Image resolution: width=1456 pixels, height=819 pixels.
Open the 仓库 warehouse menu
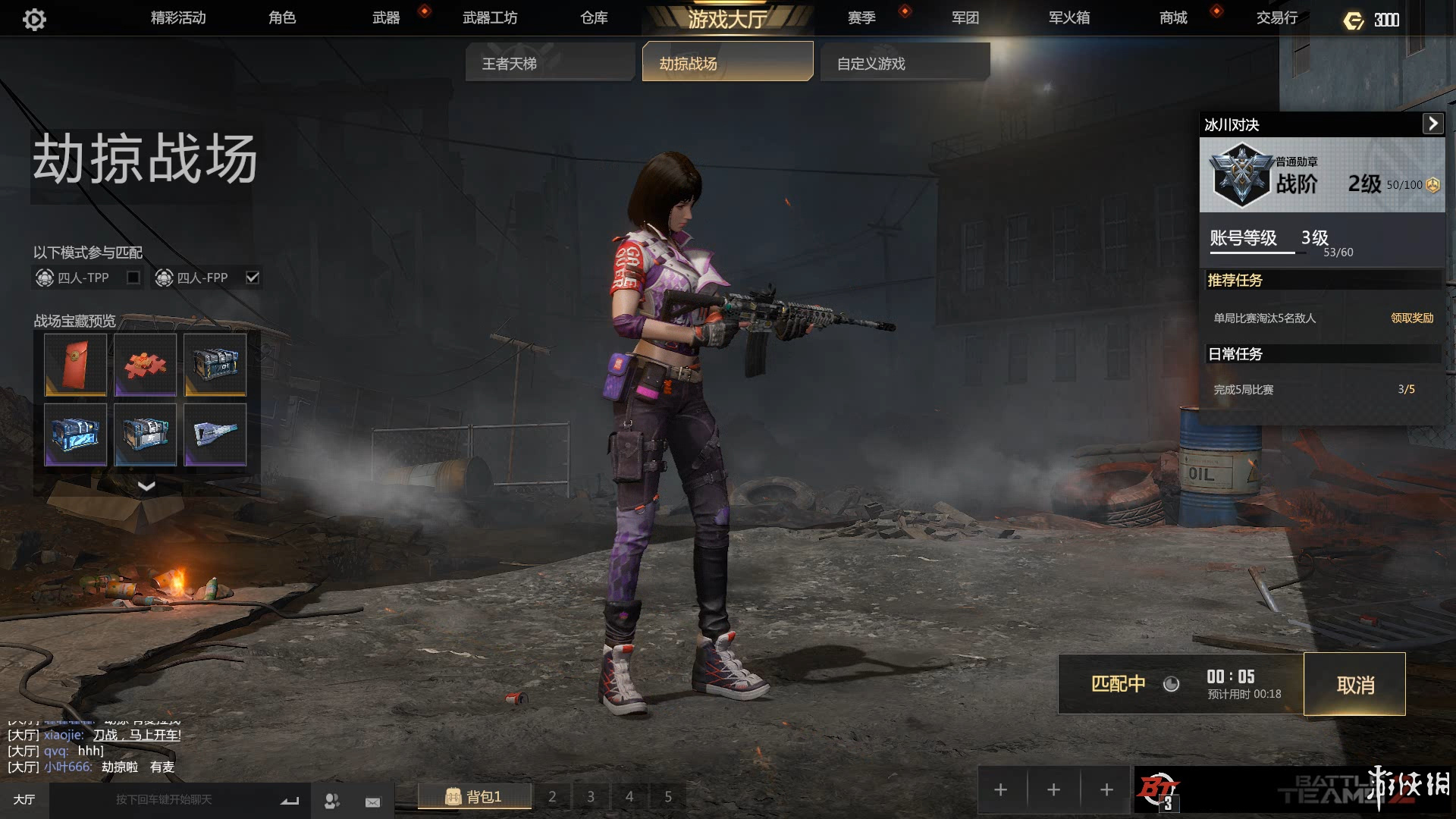(x=594, y=17)
